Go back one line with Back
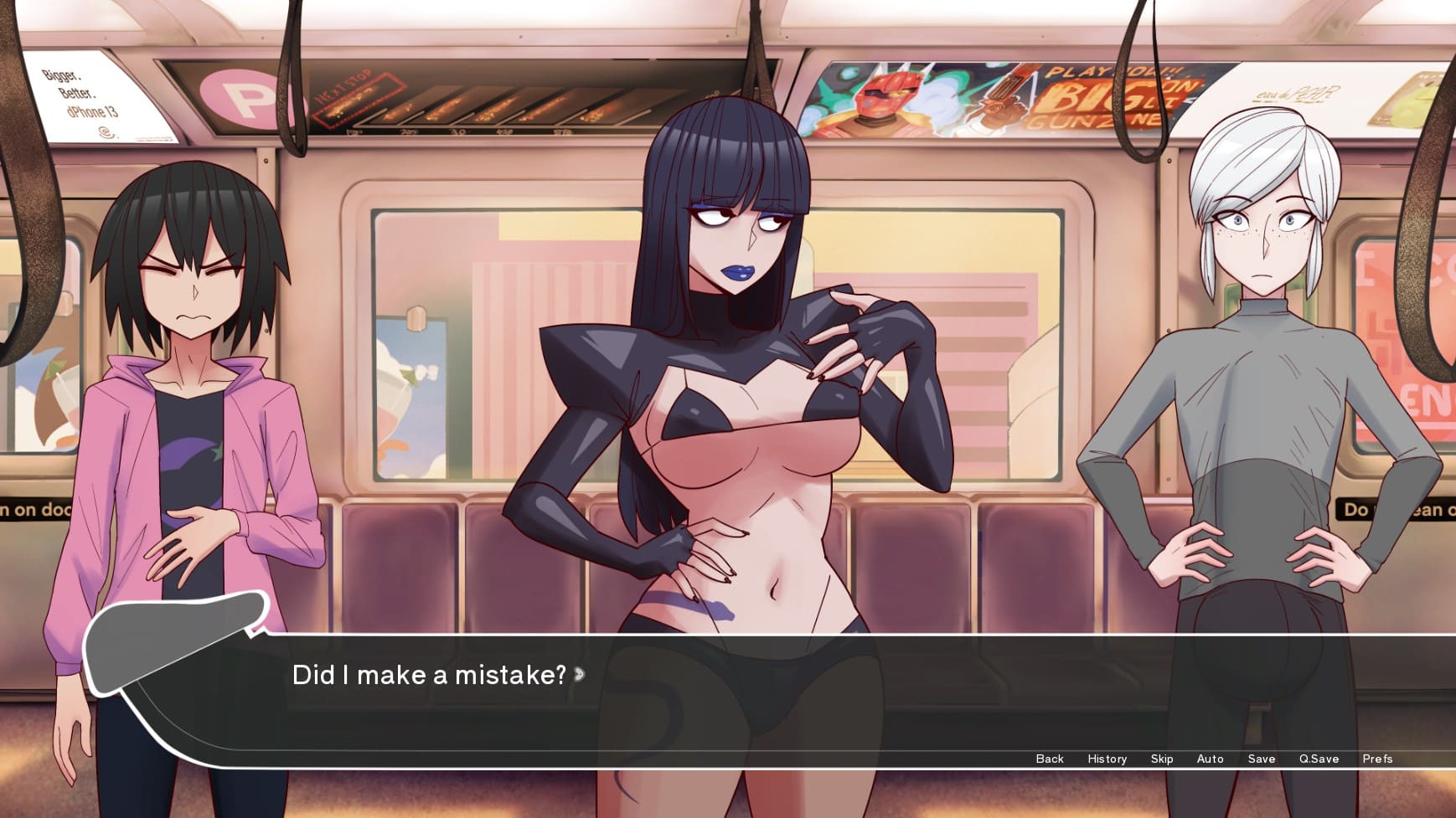The image size is (1456, 818). pyautogui.click(x=1049, y=759)
